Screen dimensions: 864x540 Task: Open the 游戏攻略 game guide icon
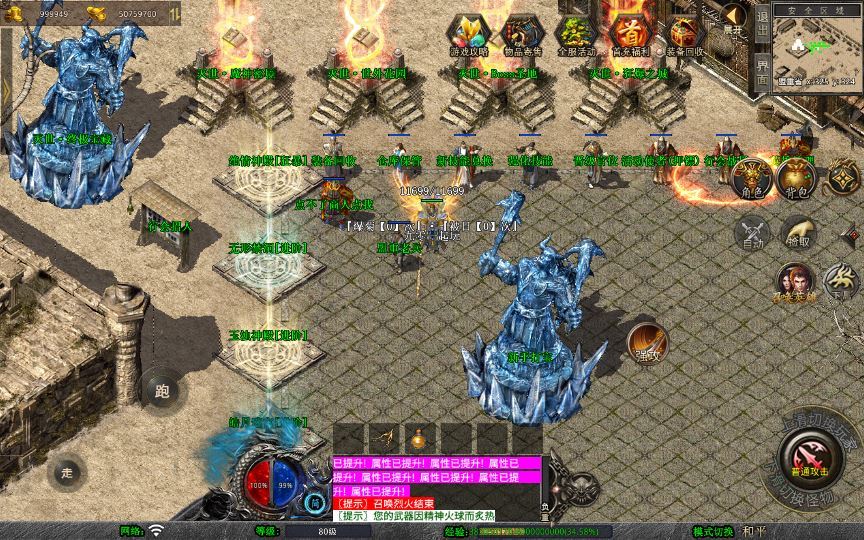469,33
